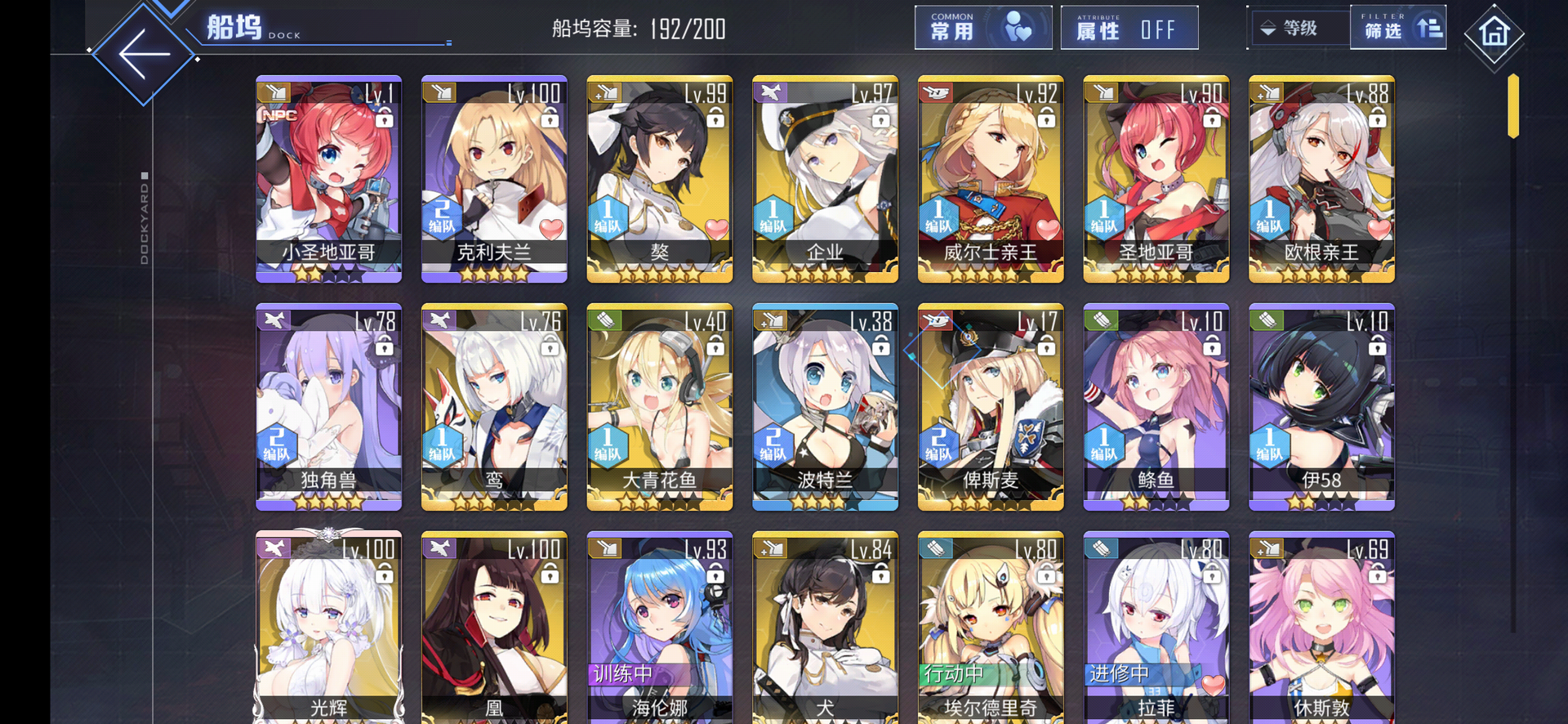The height and width of the screenshot is (724, 1568).
Task: Tap the home icon at top right
Action: pyautogui.click(x=1495, y=34)
